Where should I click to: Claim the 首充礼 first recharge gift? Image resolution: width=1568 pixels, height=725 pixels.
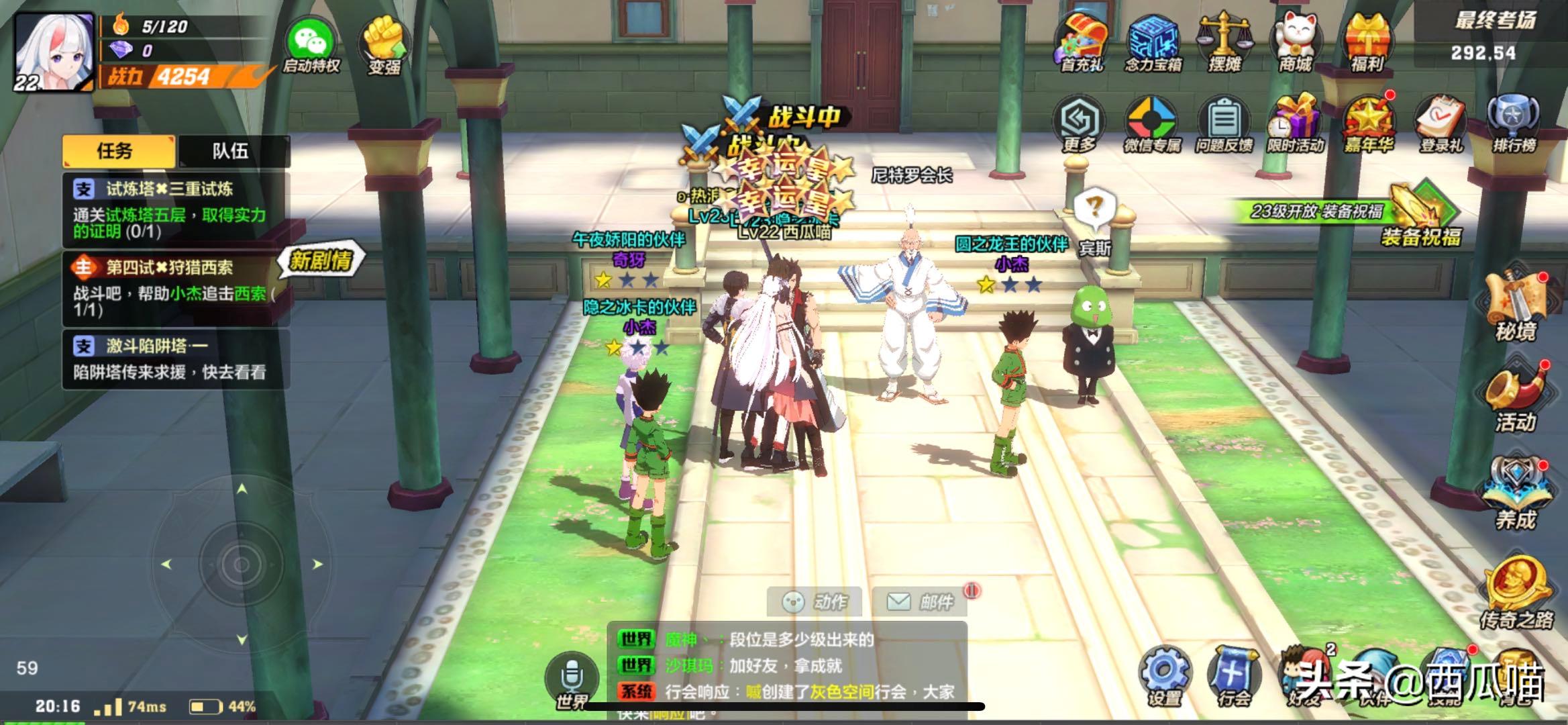[1082, 42]
